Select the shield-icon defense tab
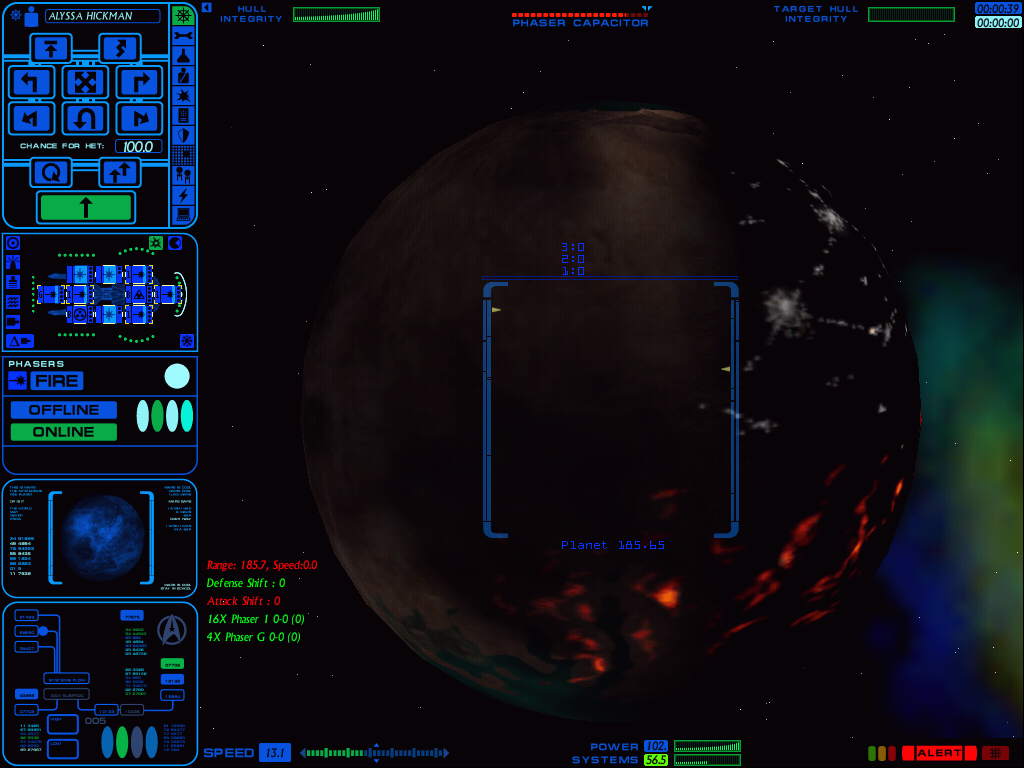 [183, 135]
